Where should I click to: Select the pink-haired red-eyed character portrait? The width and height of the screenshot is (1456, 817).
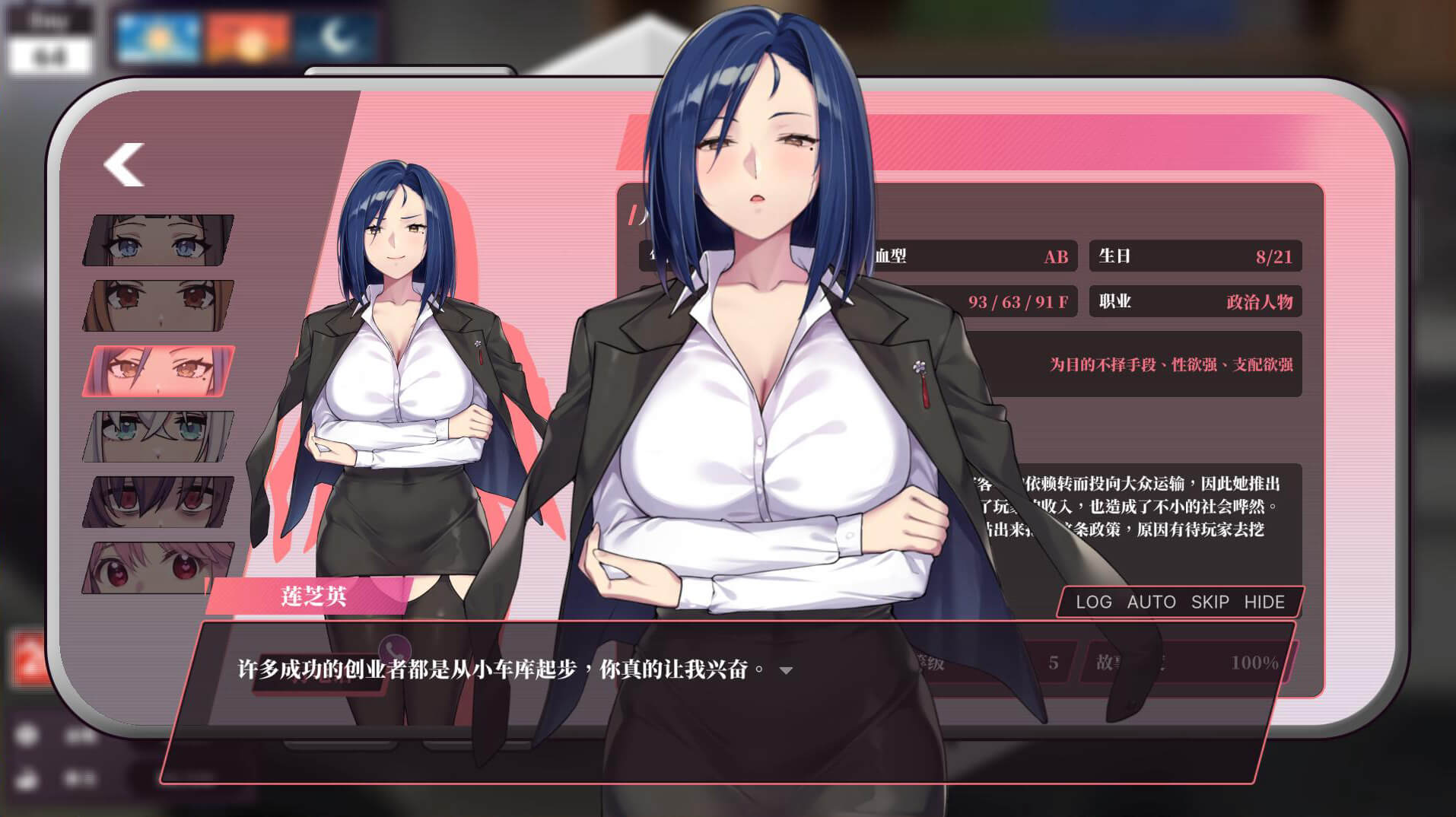point(158,567)
